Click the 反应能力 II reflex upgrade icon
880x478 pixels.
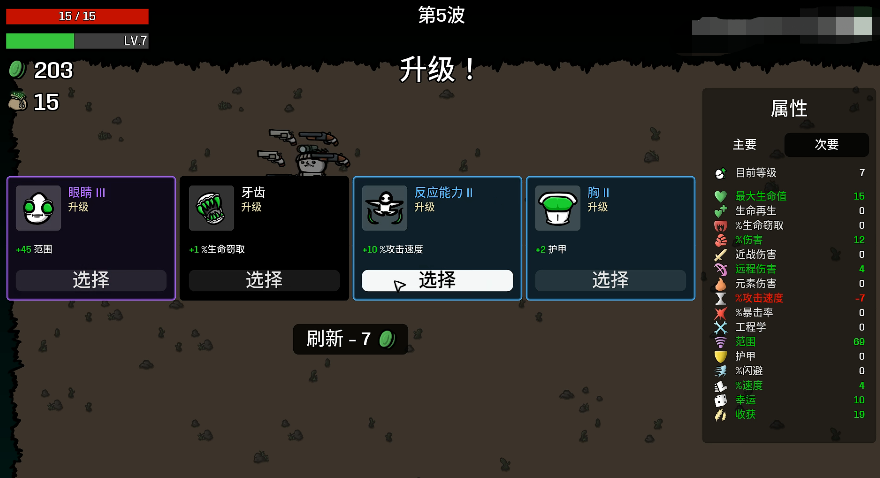pos(384,208)
